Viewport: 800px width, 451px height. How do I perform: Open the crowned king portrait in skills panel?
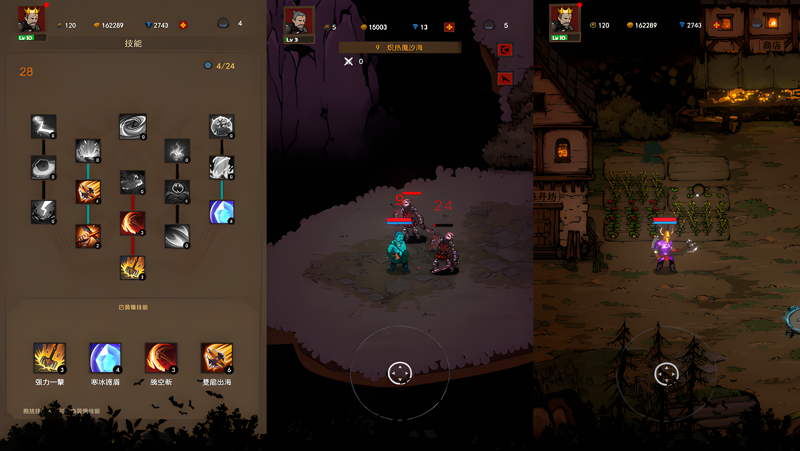tap(31, 20)
